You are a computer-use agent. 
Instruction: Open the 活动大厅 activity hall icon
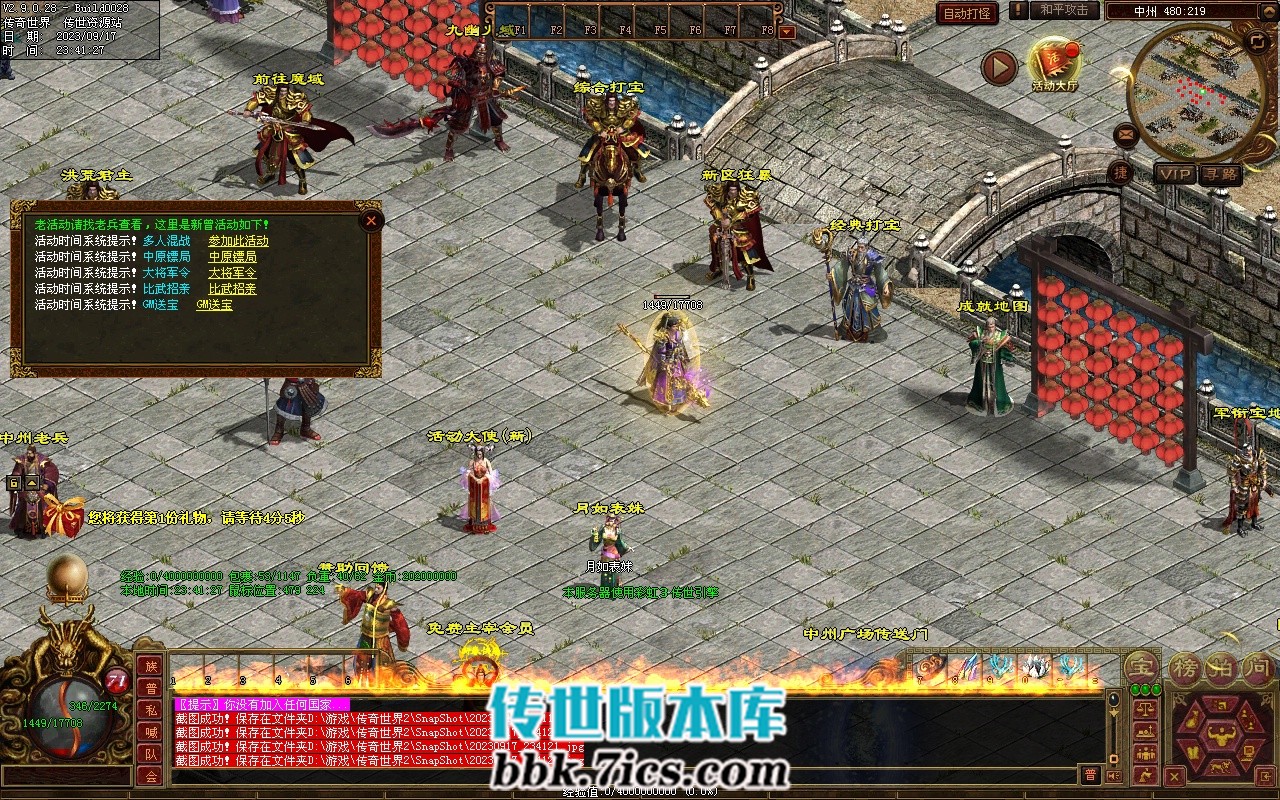click(x=1054, y=62)
